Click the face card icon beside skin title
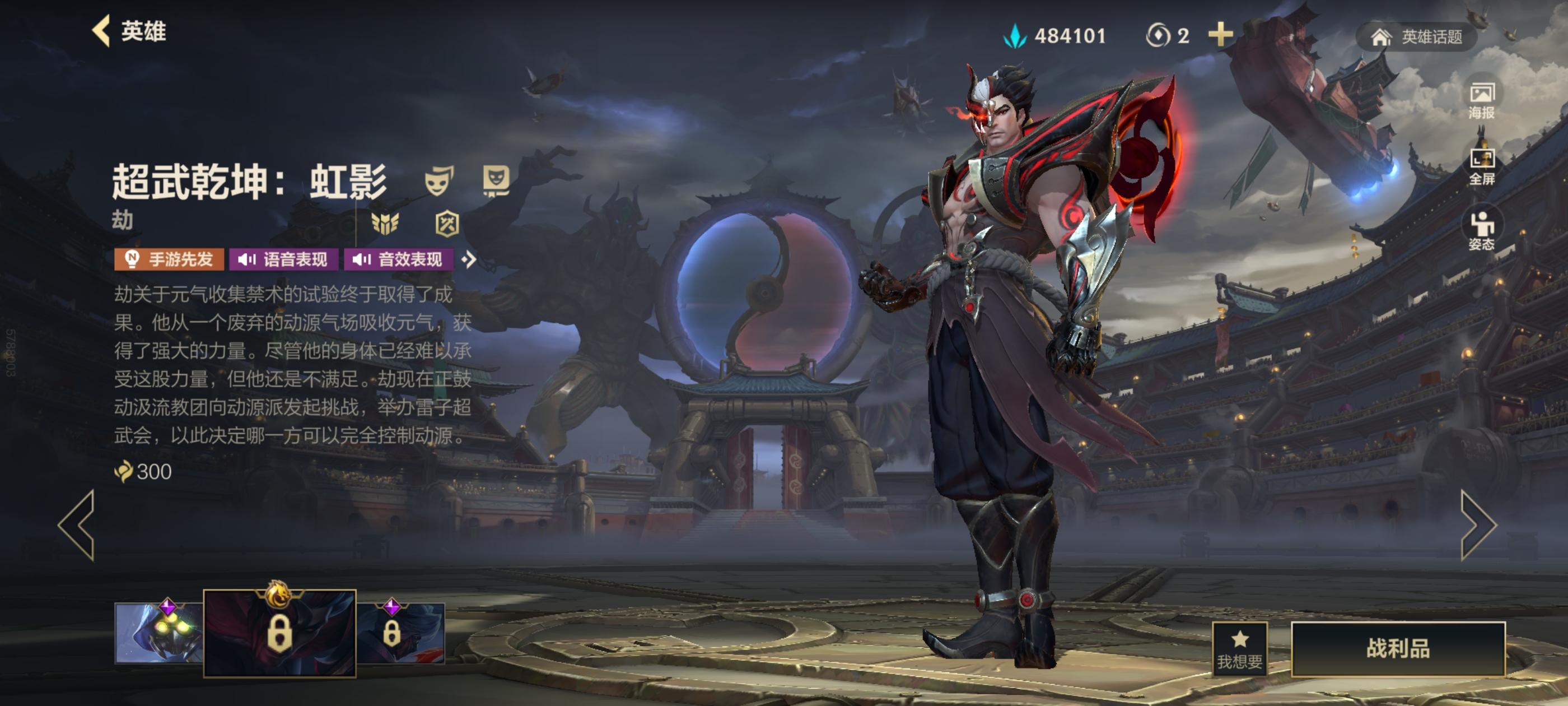Viewport: 1568px width, 706px height. pyautogui.click(x=496, y=180)
